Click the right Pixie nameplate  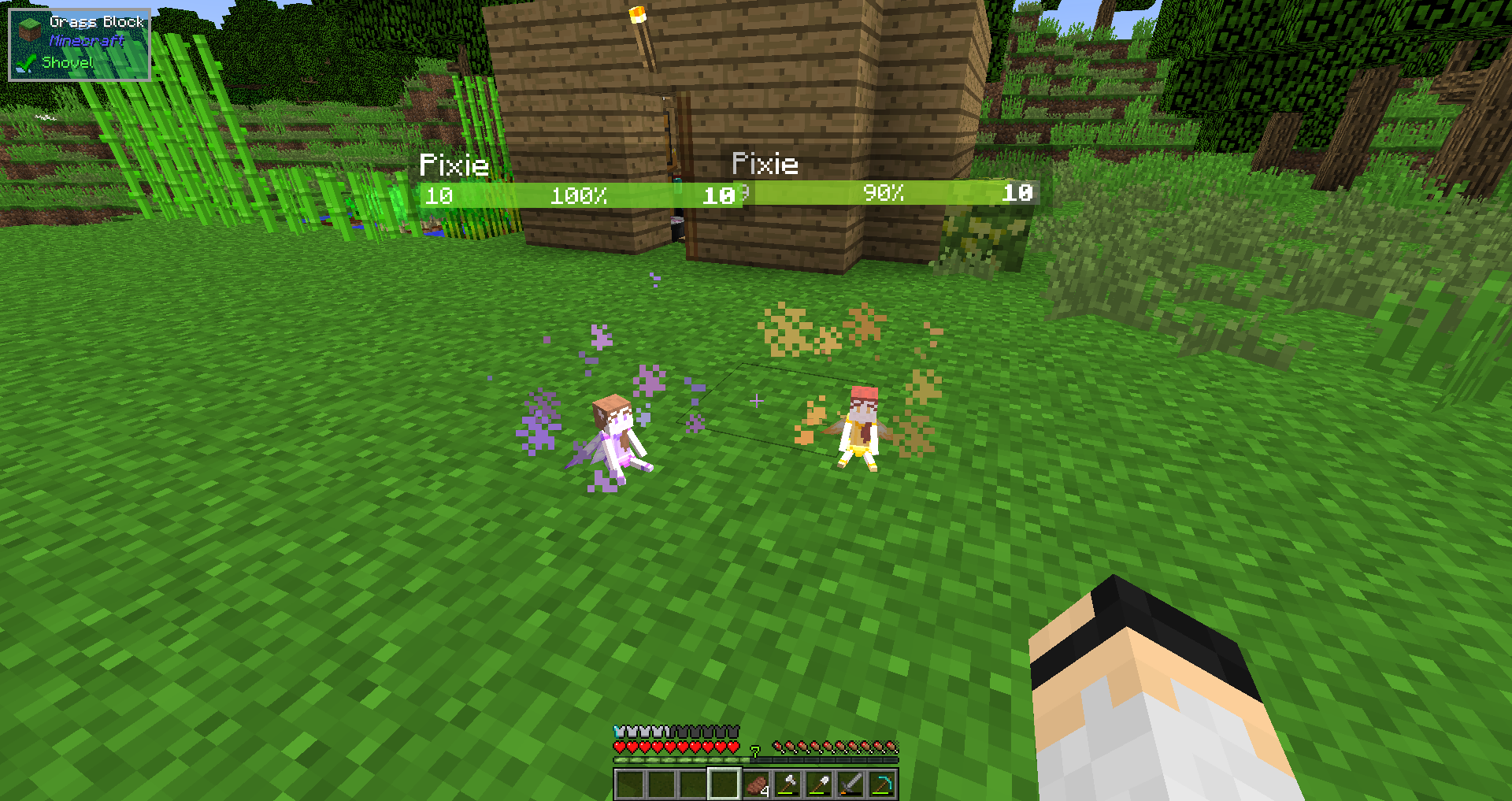(x=765, y=165)
